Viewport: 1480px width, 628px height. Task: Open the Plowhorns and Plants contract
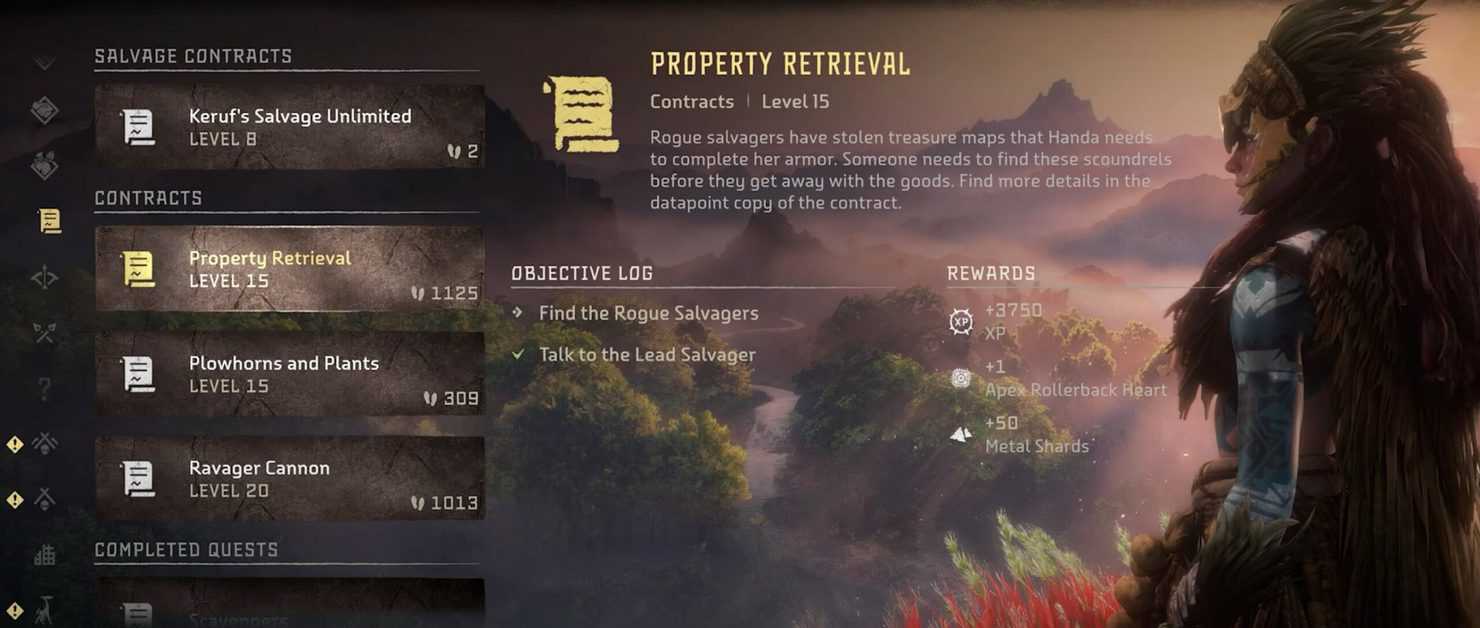[x=289, y=374]
